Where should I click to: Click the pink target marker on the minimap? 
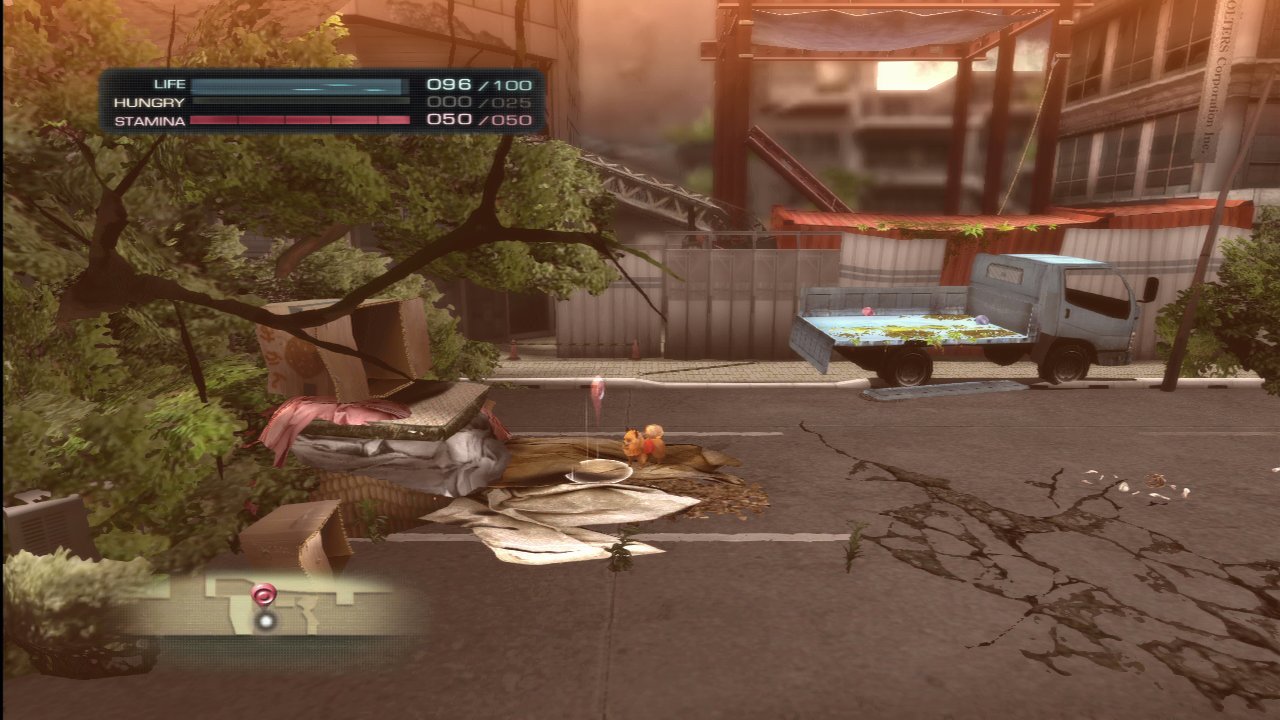click(x=263, y=596)
